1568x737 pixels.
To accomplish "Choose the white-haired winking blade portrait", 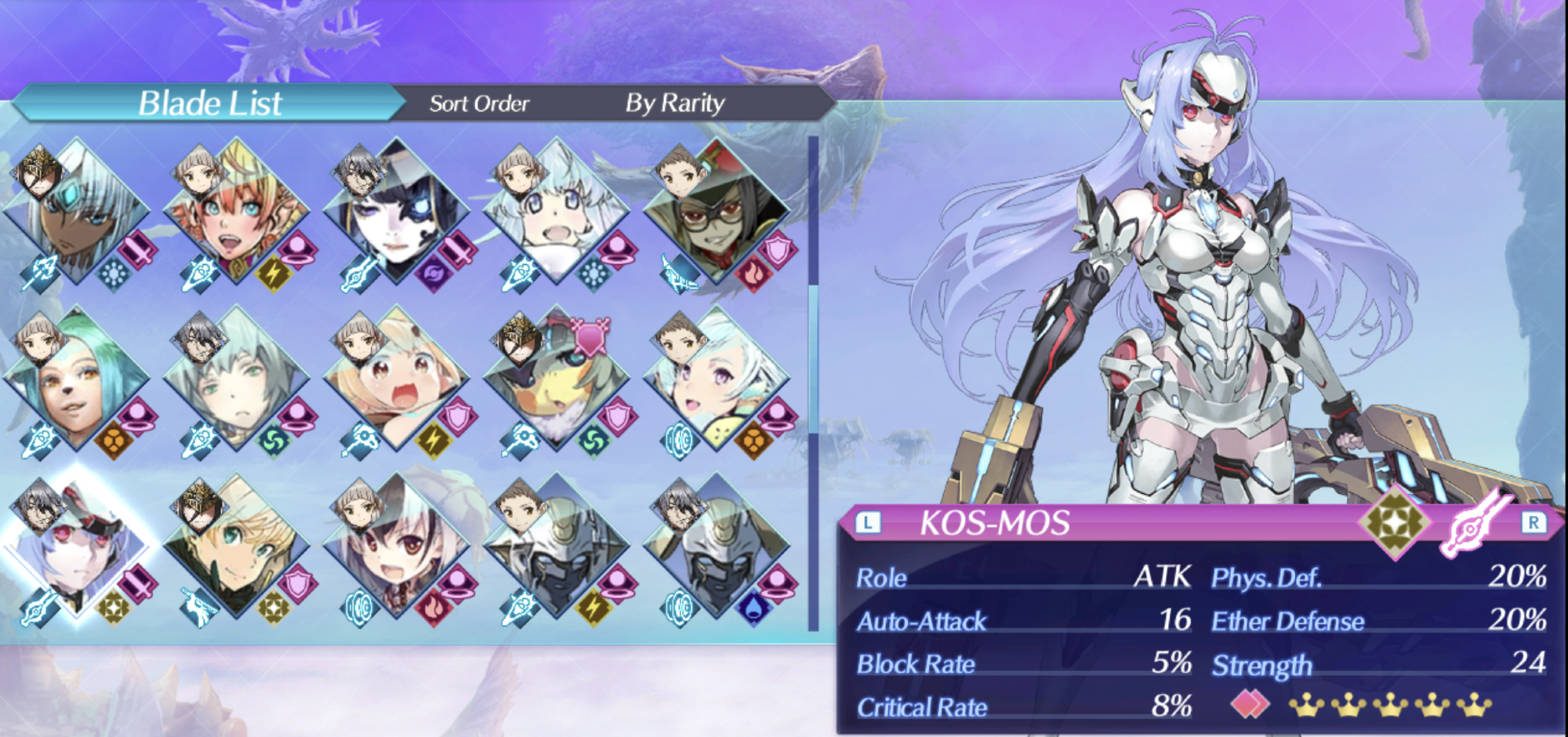I will click(717, 380).
